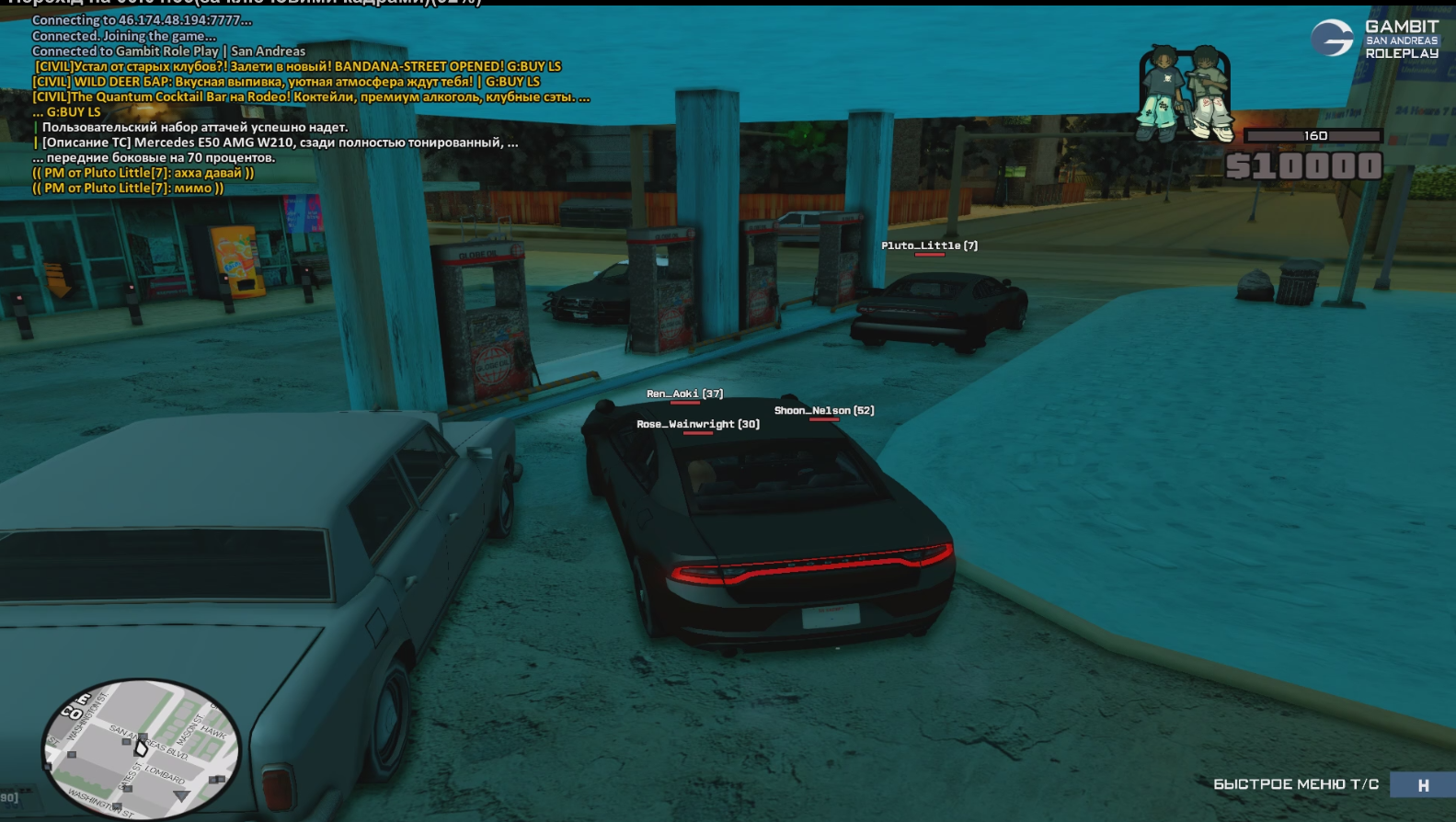Image resolution: width=1456 pixels, height=822 pixels.
Task: Click the Quantum Cocktail Bar chat advert
Action: pos(311,97)
